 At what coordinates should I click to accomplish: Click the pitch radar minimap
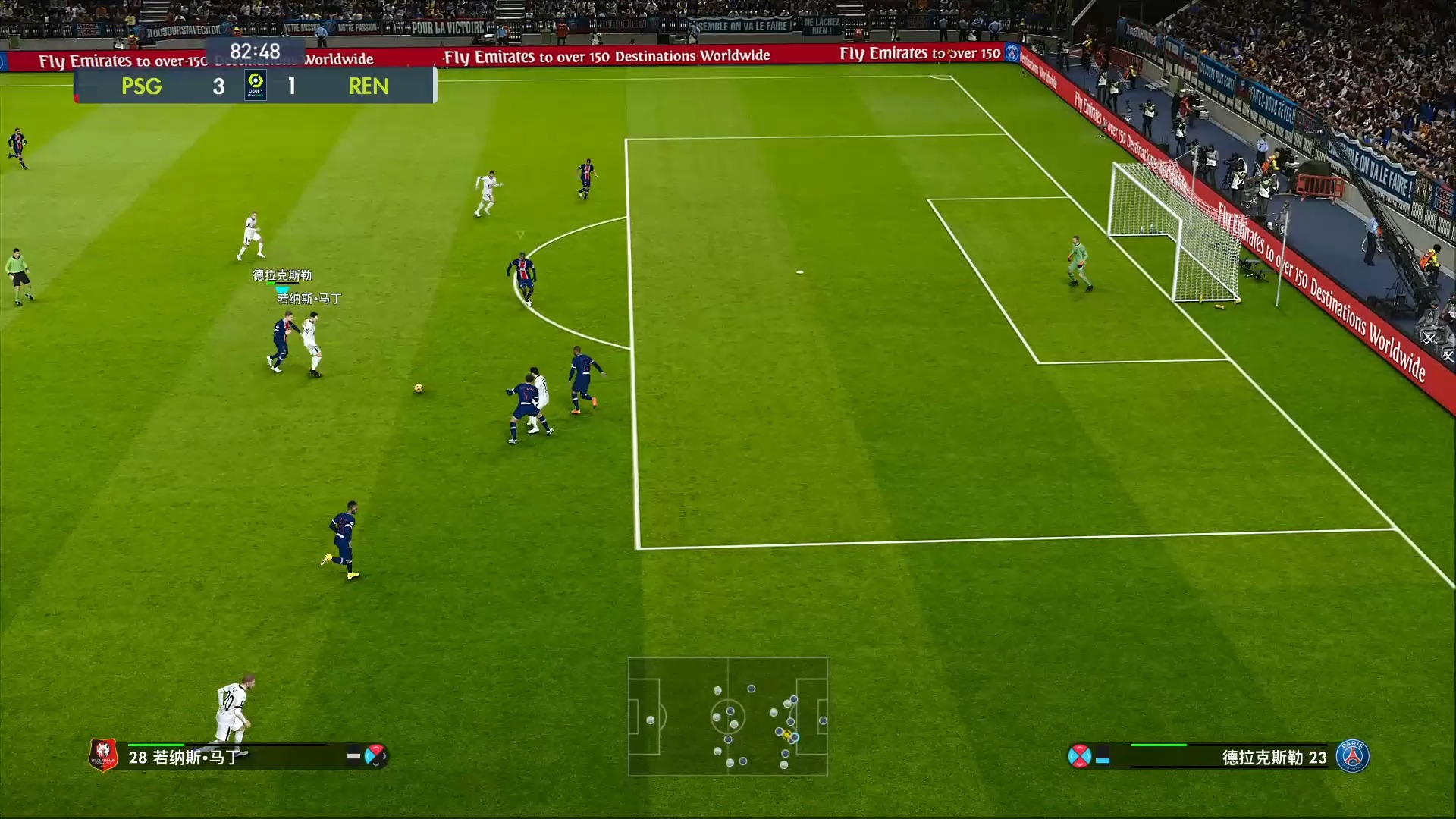727,717
